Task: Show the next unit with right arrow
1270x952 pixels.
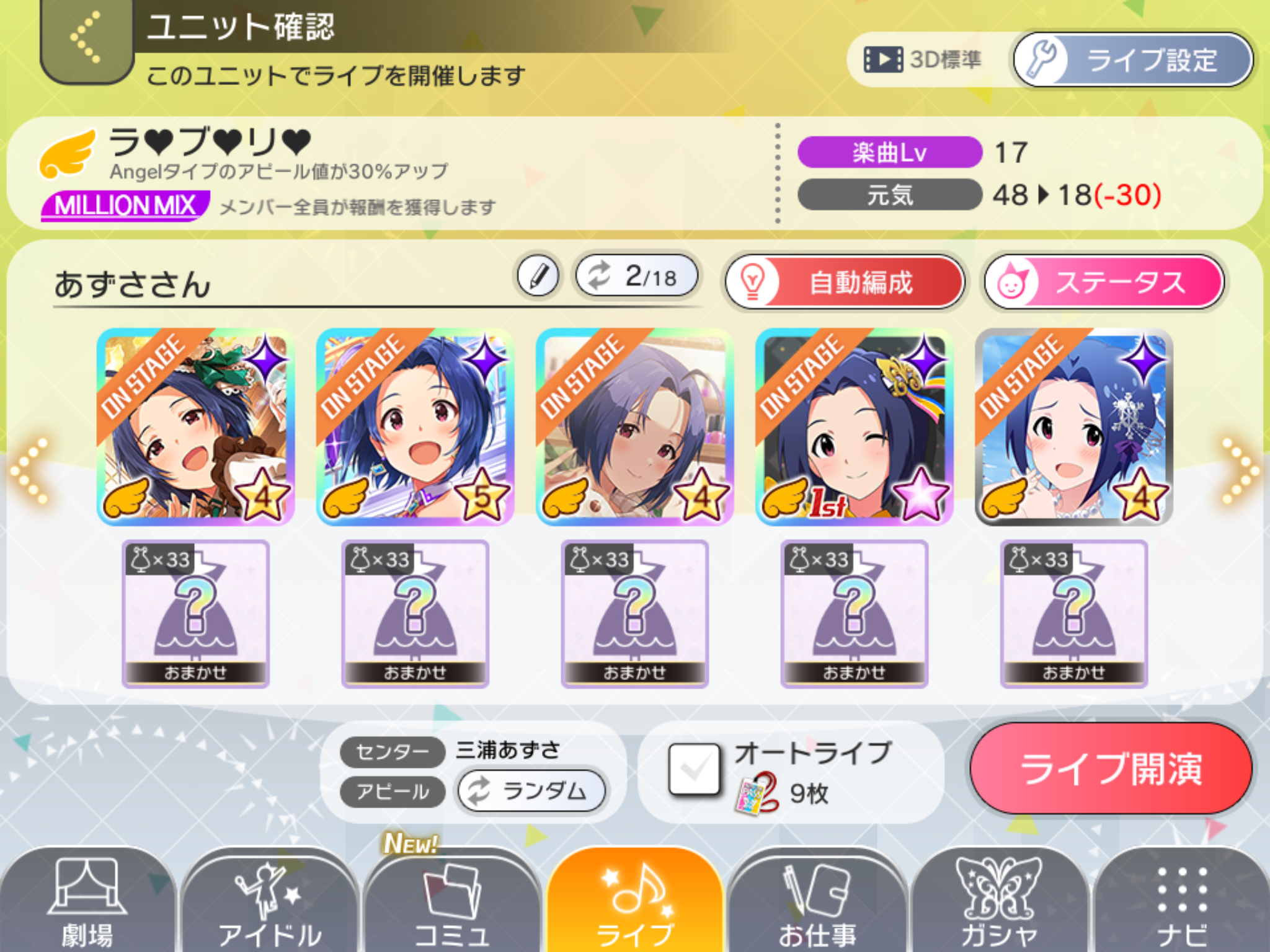Action: tap(1239, 471)
